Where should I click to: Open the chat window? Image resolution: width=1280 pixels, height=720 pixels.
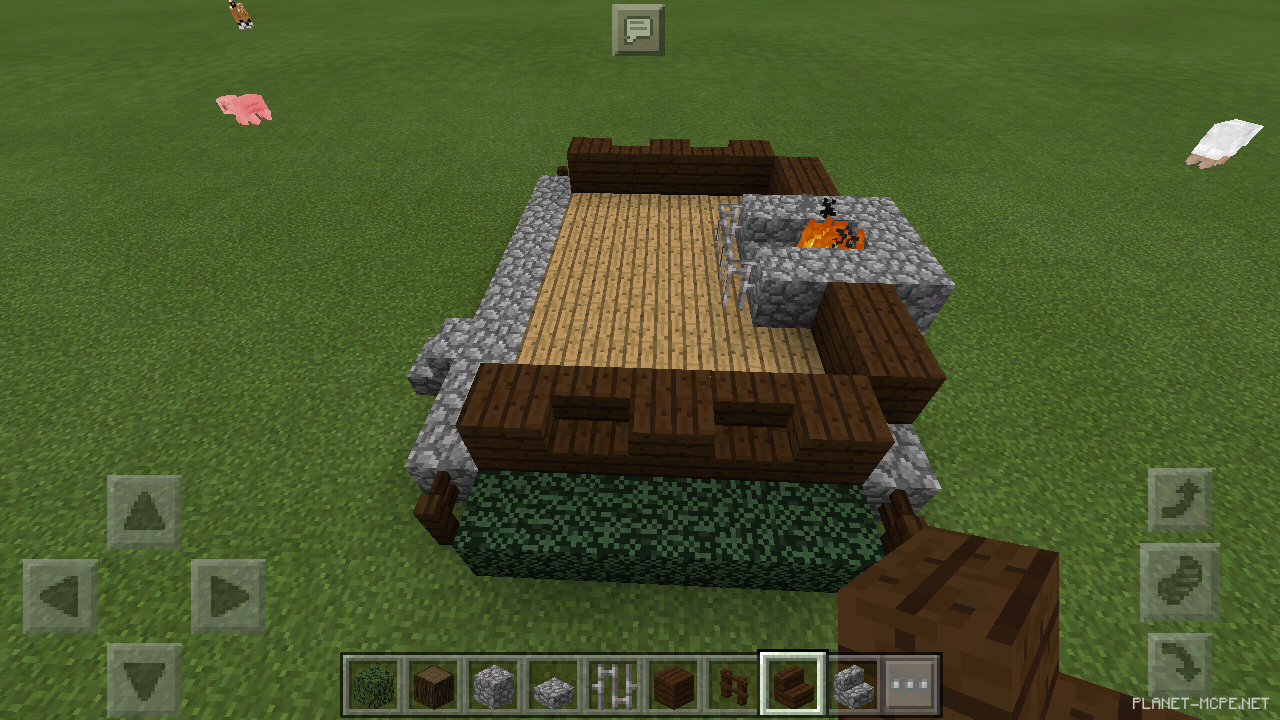point(640,29)
